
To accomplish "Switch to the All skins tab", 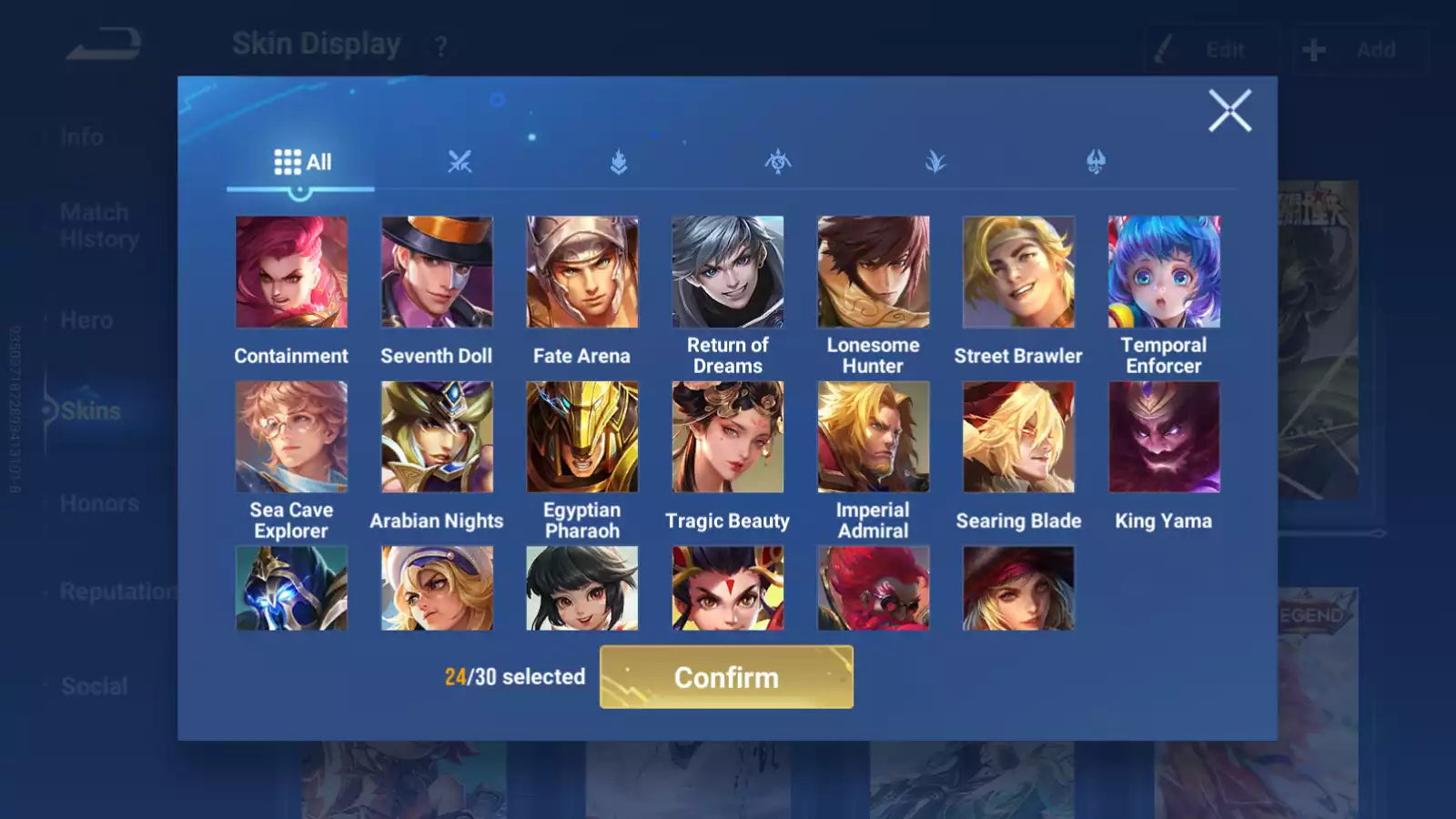I will coord(302,163).
